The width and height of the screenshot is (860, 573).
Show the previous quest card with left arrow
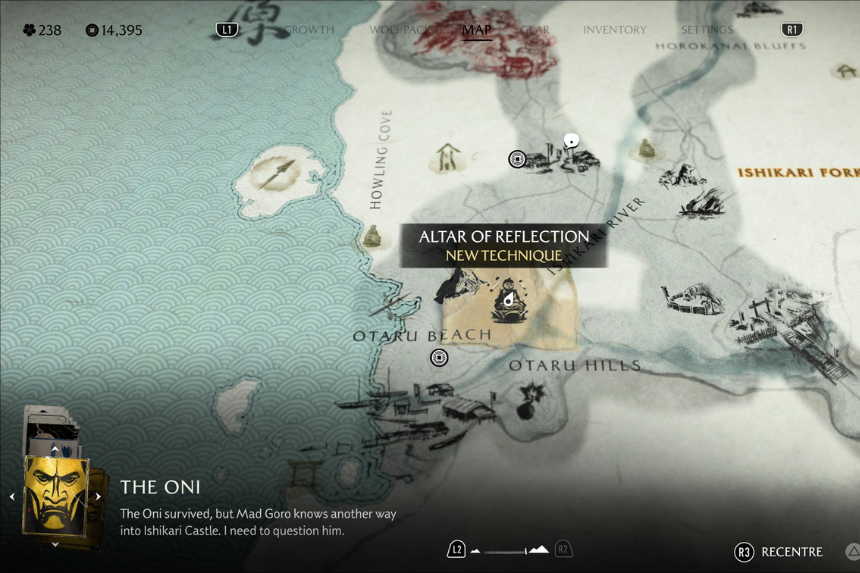(x=12, y=496)
